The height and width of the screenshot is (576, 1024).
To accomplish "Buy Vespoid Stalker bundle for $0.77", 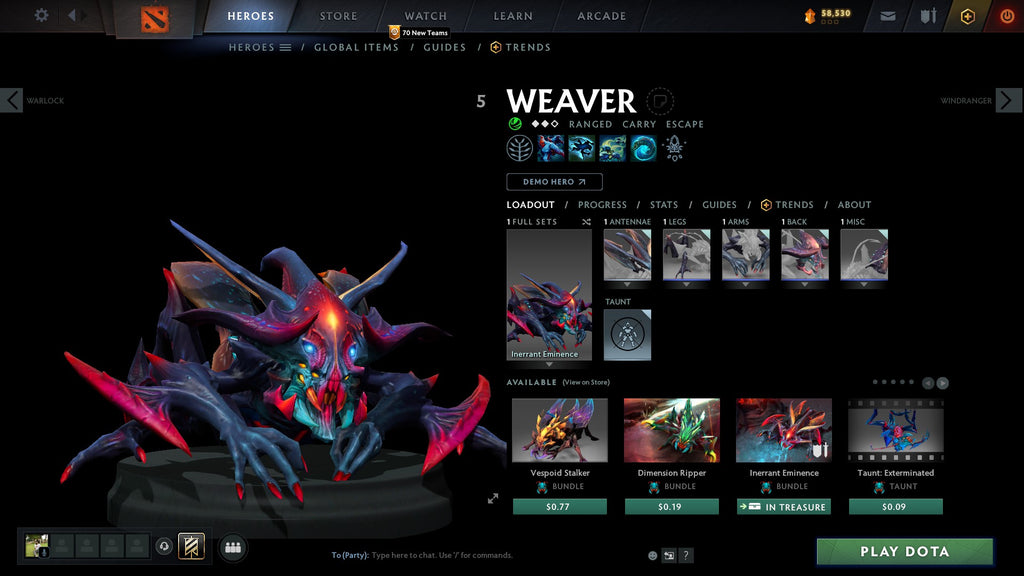I will tap(559, 507).
